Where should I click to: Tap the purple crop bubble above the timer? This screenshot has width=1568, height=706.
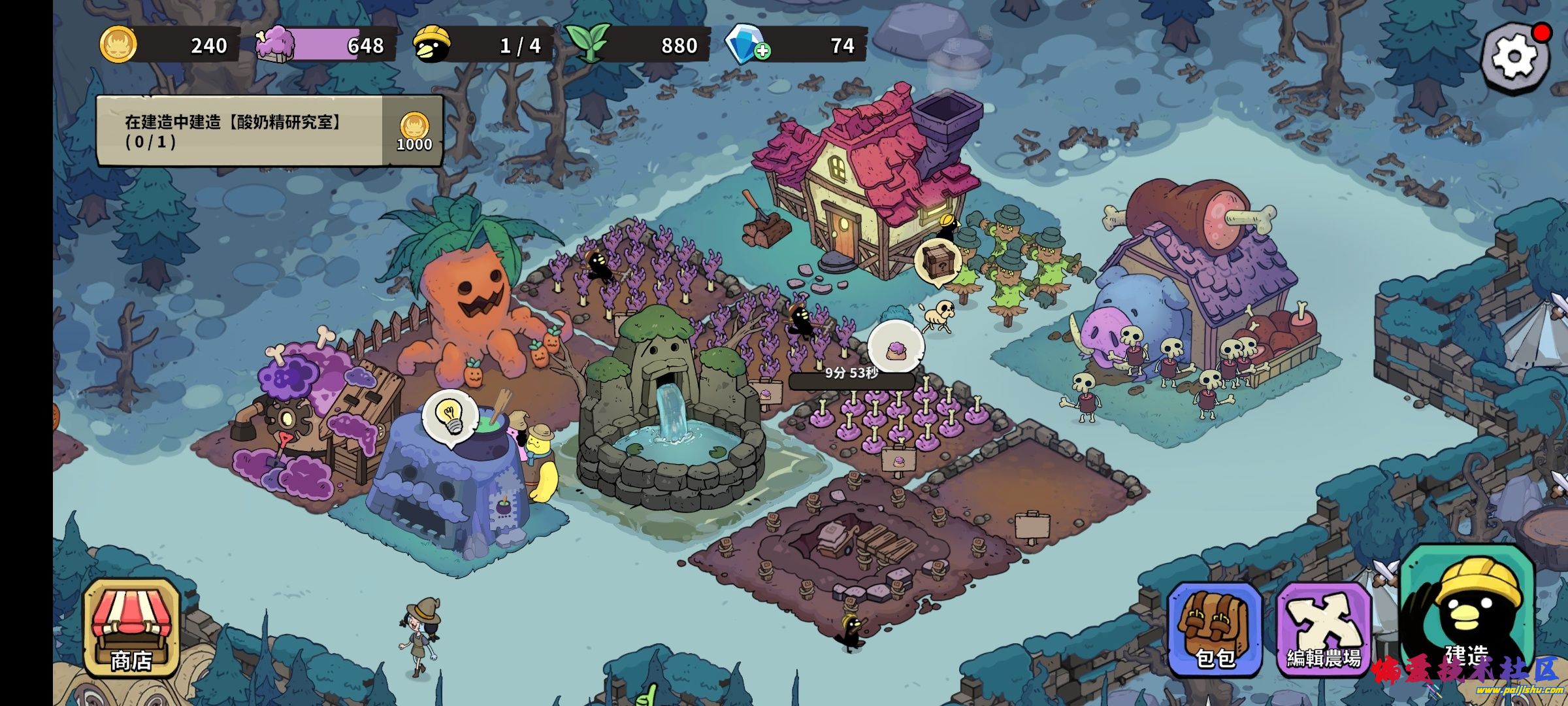895,348
